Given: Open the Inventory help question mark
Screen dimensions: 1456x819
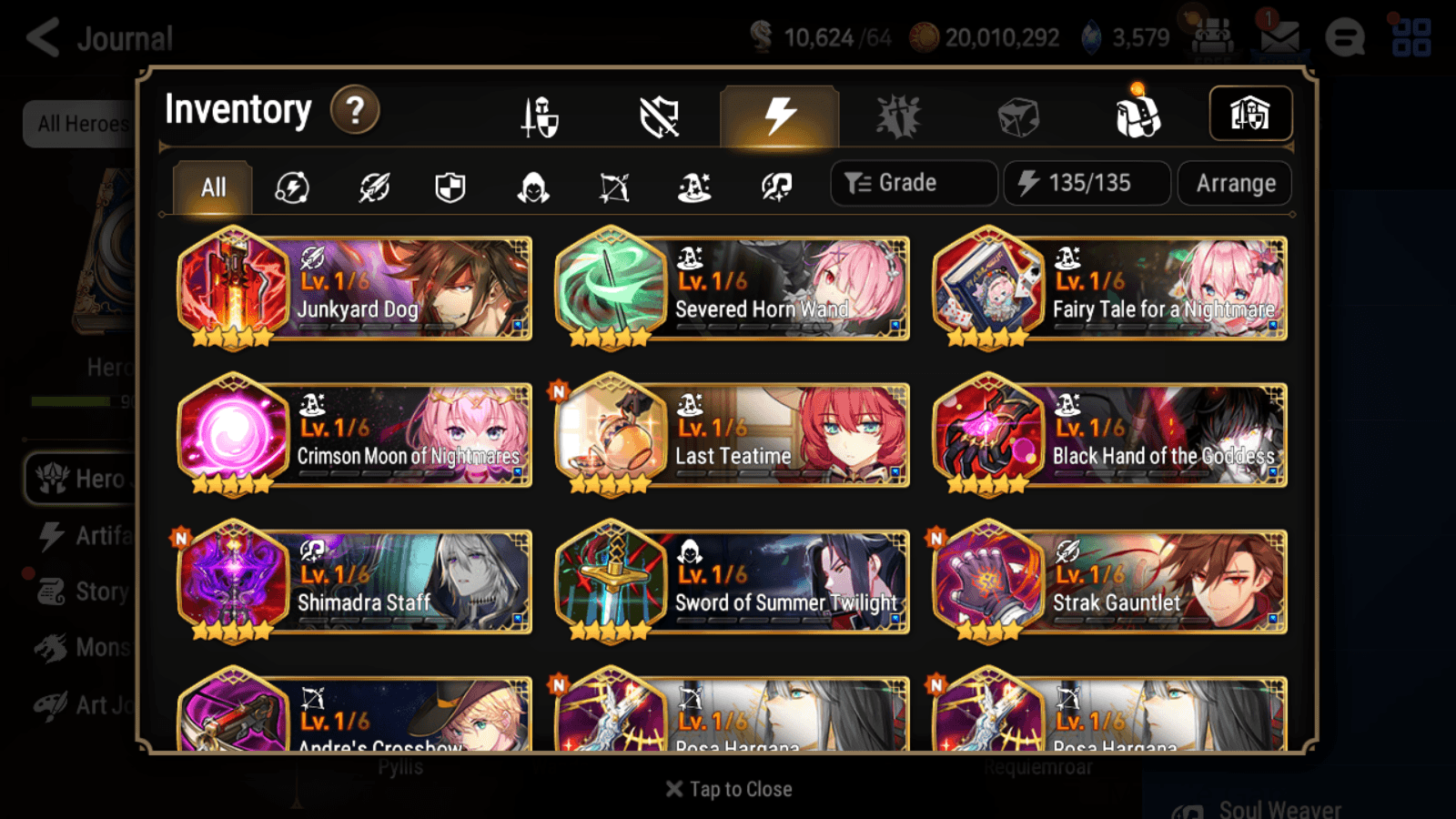Looking at the screenshot, I should [x=355, y=109].
